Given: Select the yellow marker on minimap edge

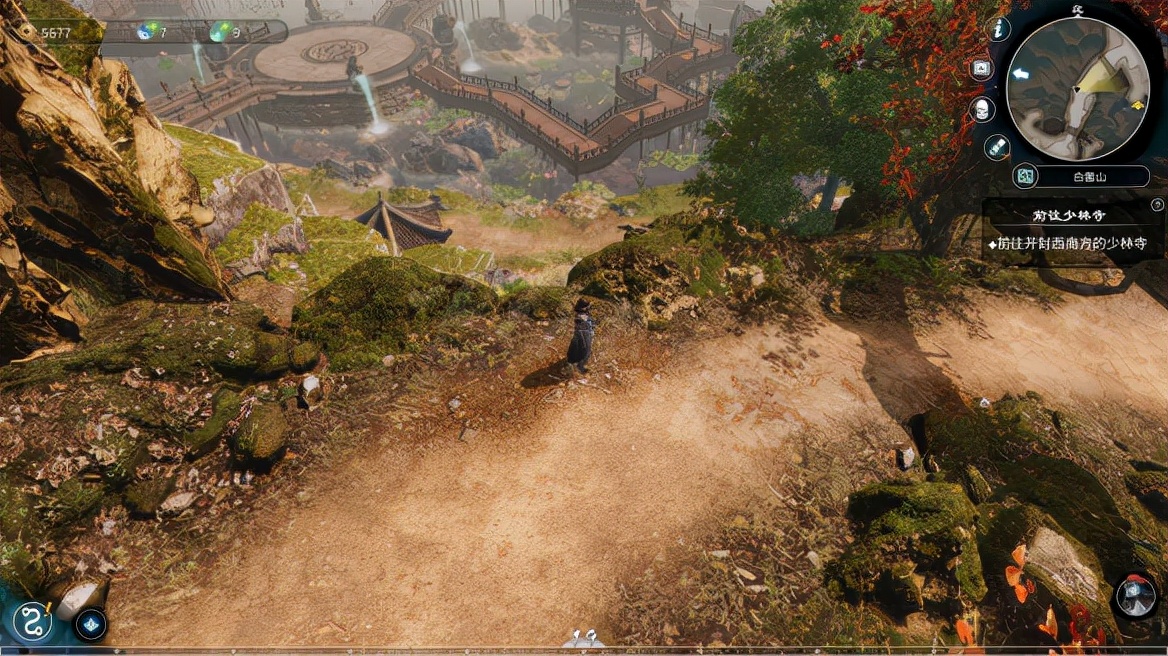Looking at the screenshot, I should click(1136, 104).
